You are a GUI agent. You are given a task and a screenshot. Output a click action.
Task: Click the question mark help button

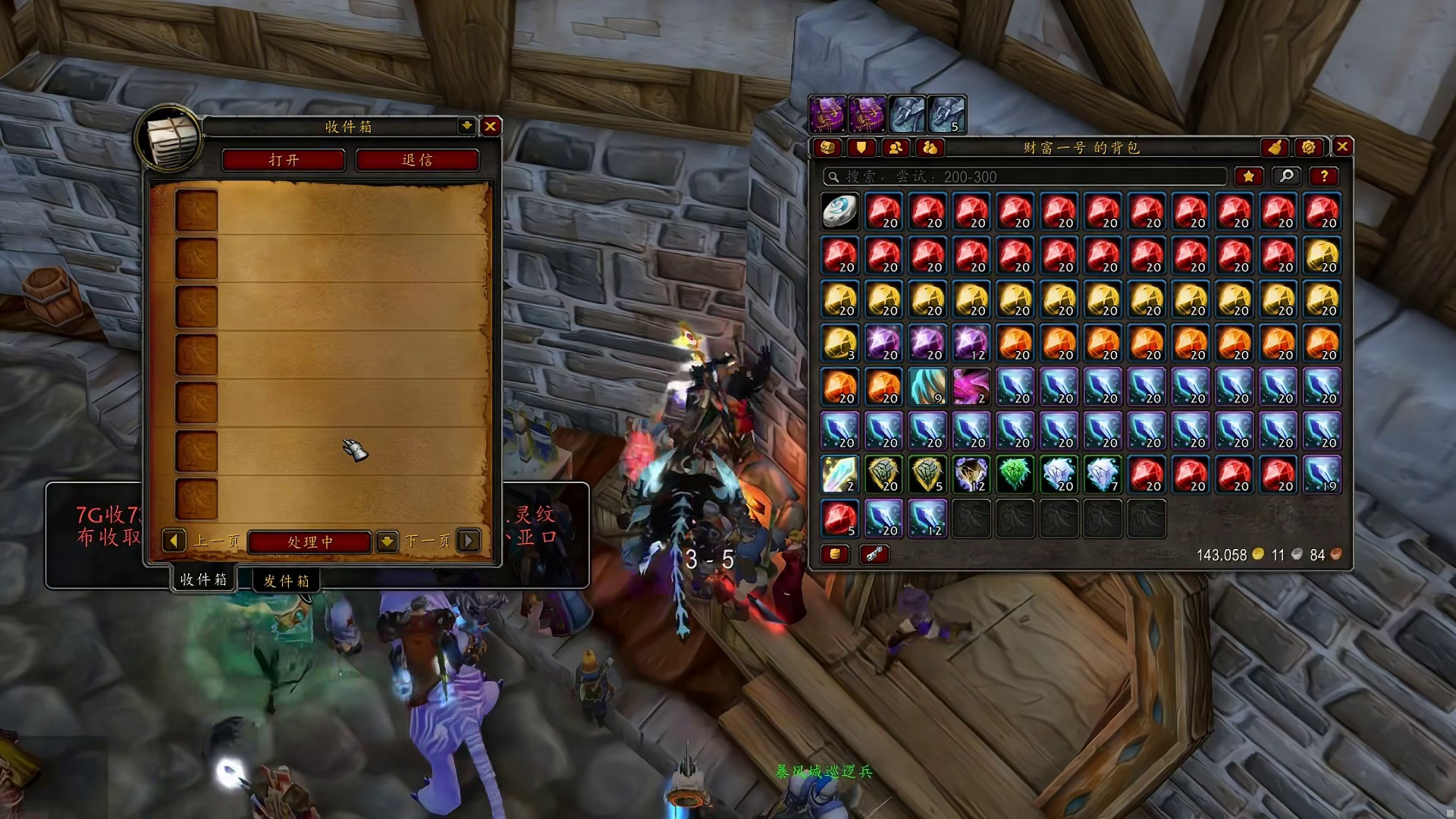tap(1324, 176)
